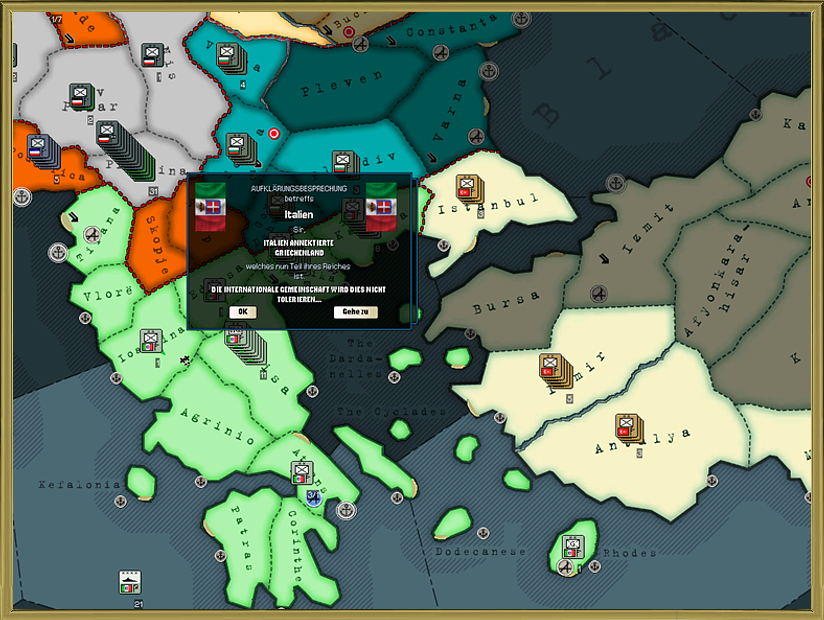Screen dimensions: 824x620
Task: Select the naval unit near Kefalonia
Action: 130,582
